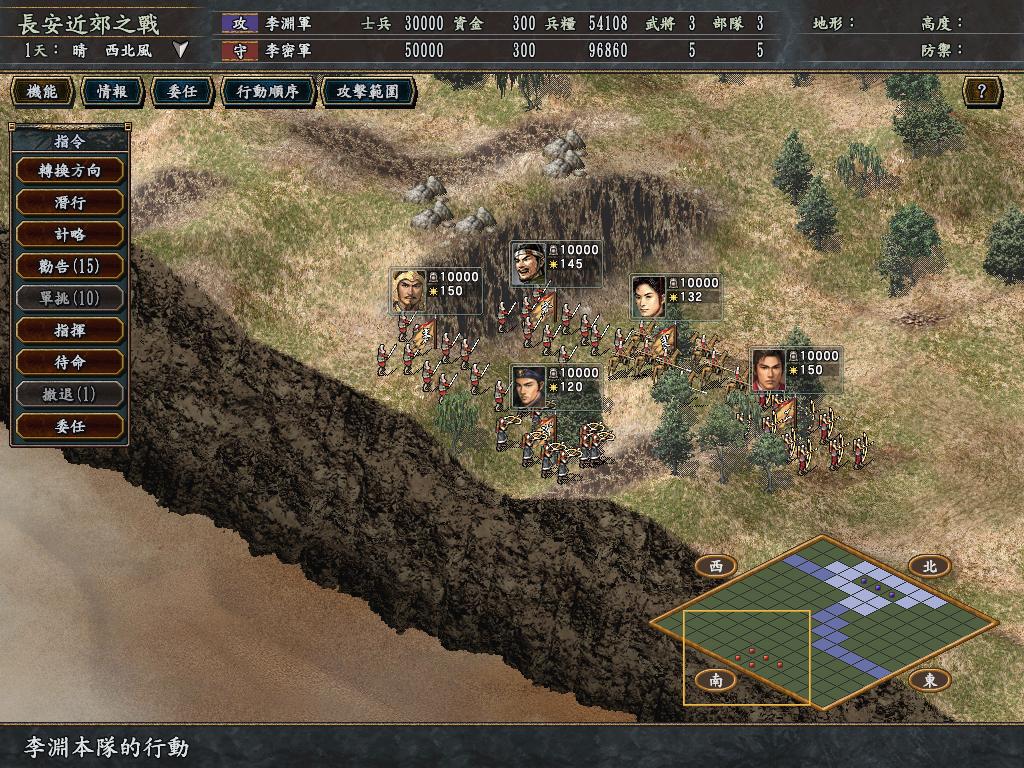Pick the 待命 standby command
Image resolution: width=1024 pixels, height=768 pixels.
click(70, 362)
